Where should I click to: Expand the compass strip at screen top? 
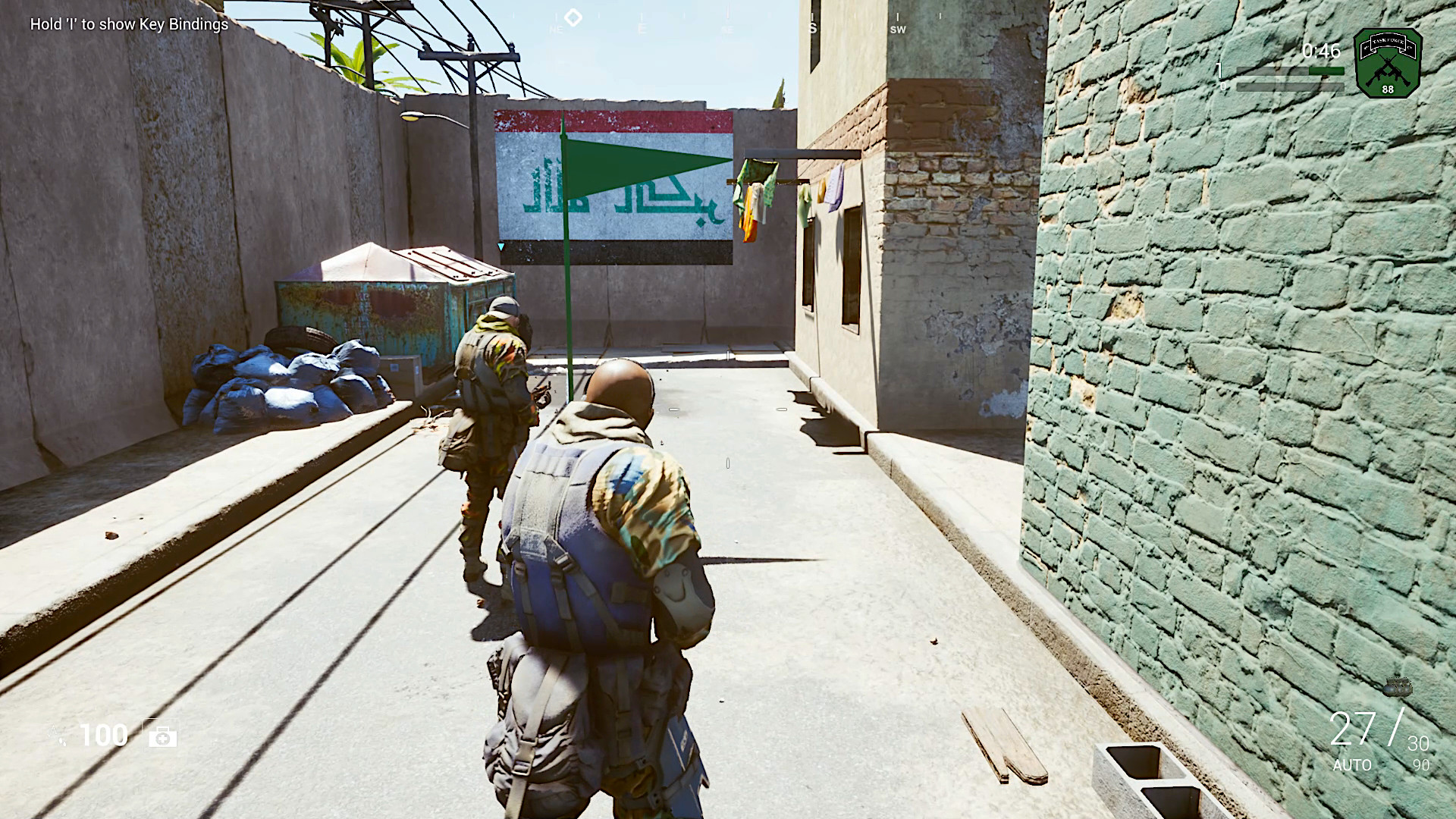(728, 19)
